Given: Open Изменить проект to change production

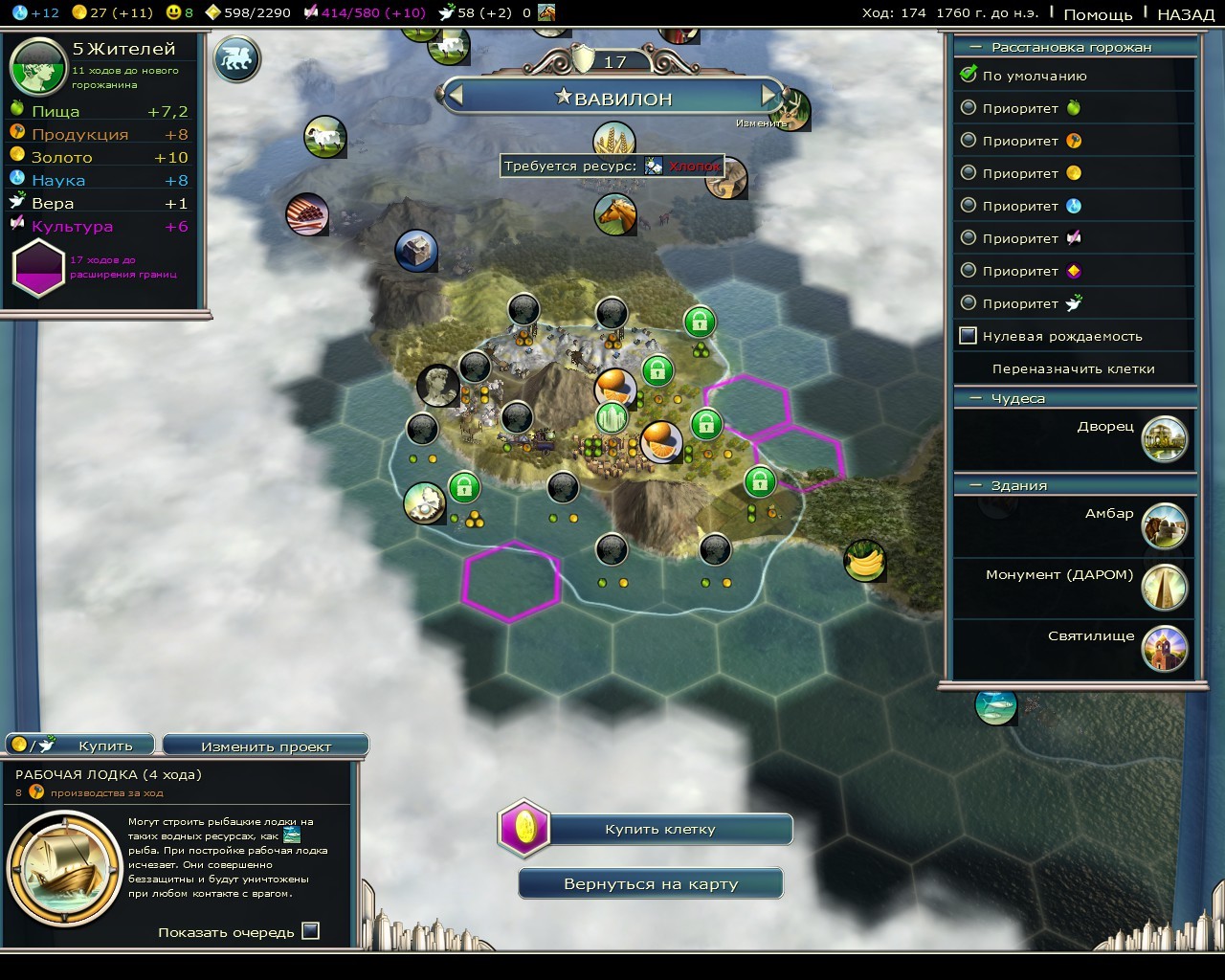Looking at the screenshot, I should pyautogui.click(x=266, y=746).
